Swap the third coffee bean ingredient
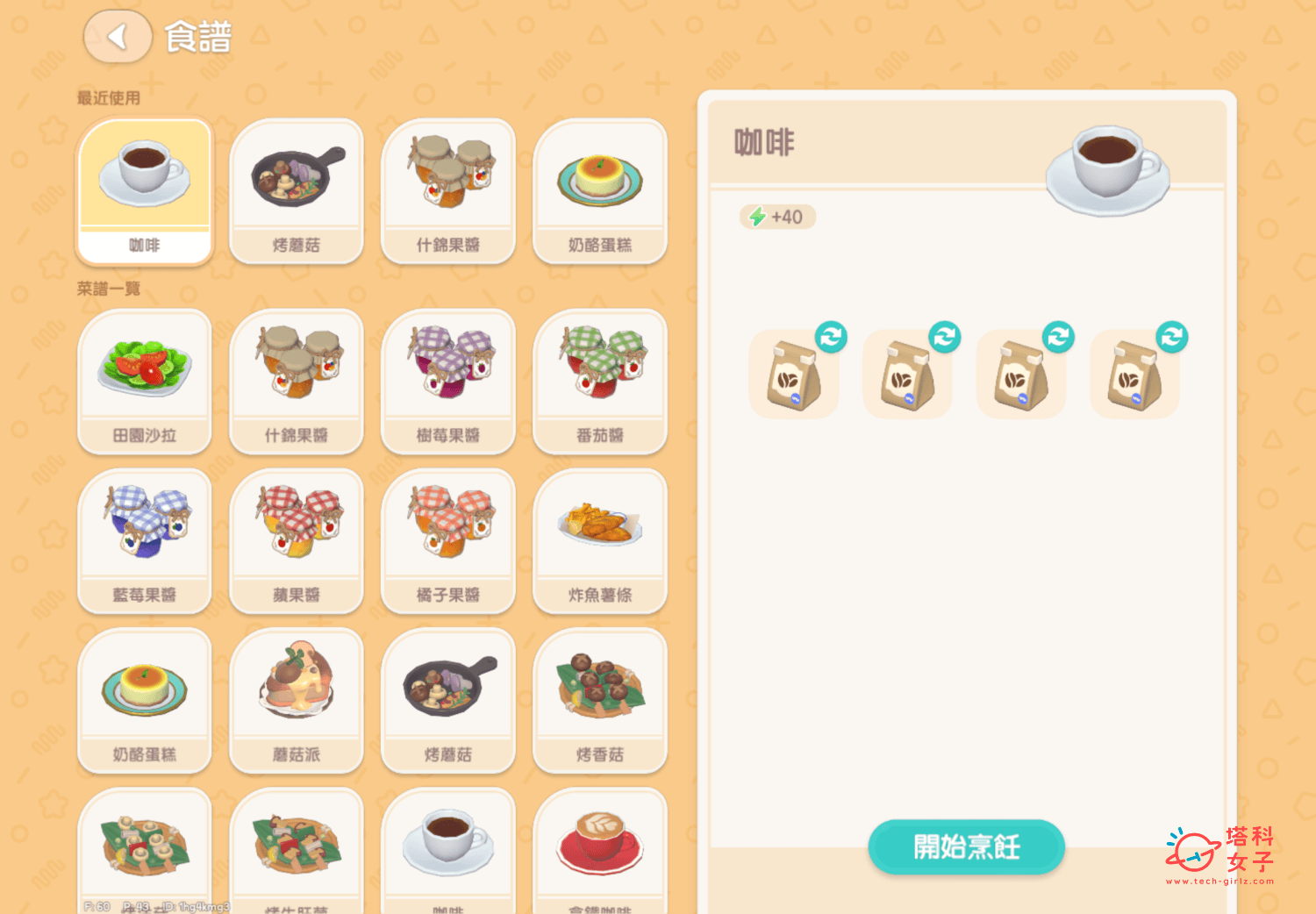1316x914 pixels. tap(1058, 338)
